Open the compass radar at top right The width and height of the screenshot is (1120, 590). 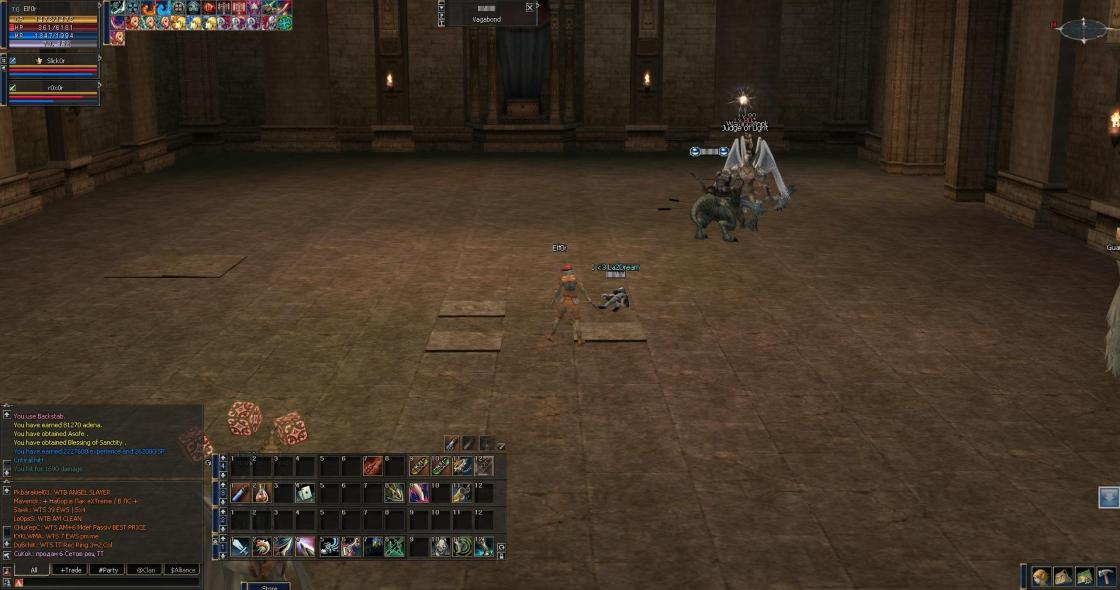click(x=1083, y=30)
